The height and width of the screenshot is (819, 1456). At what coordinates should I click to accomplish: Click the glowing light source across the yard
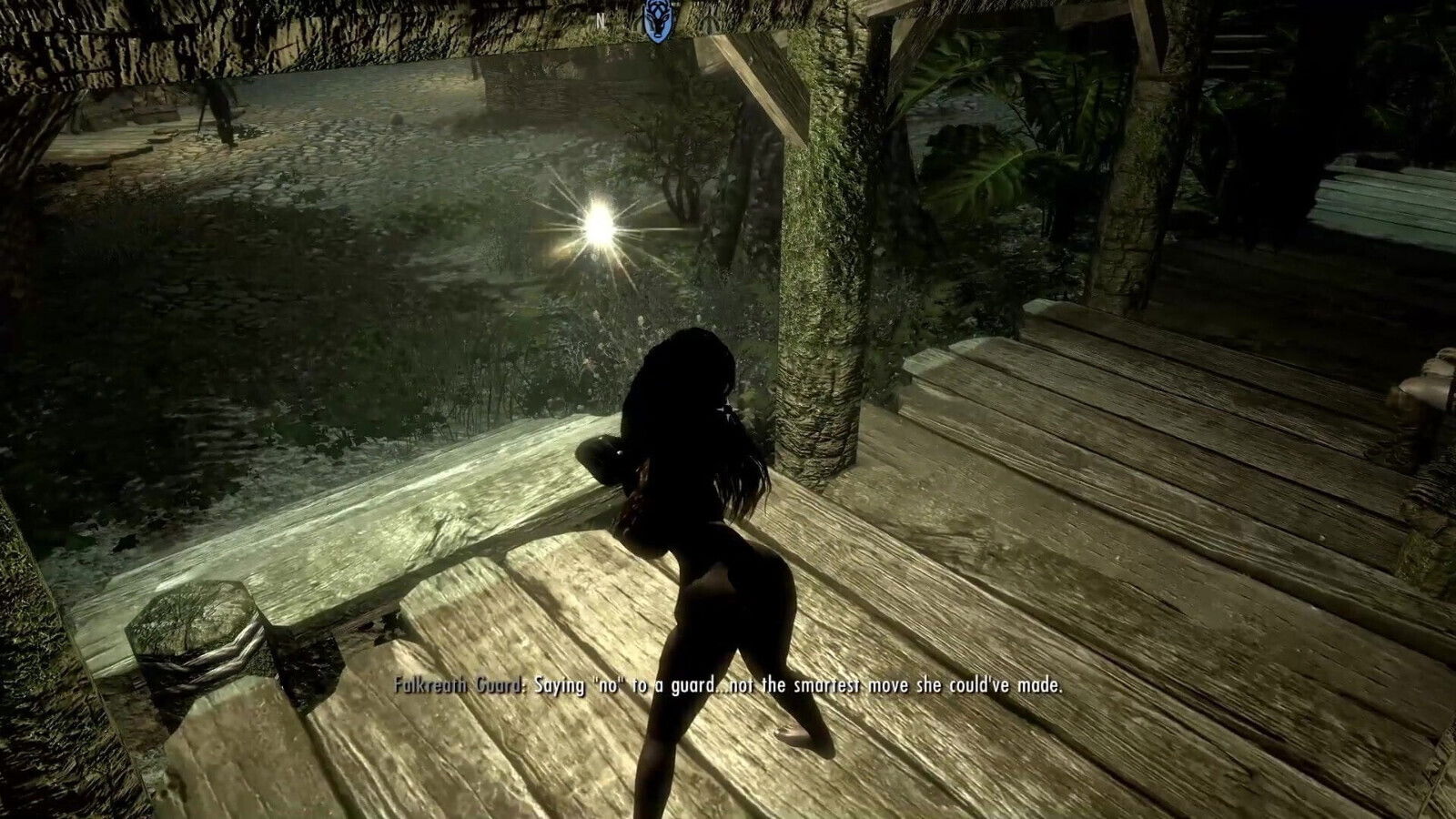(x=601, y=221)
